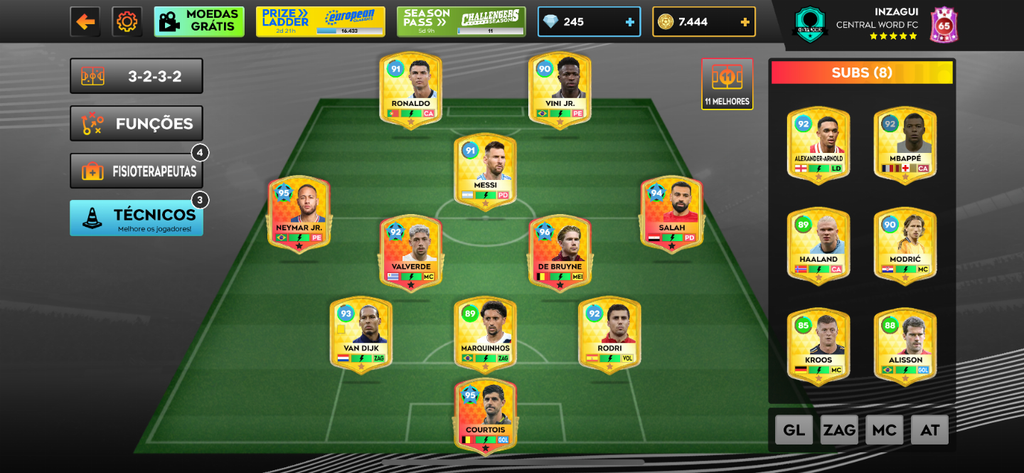Add more coins with the plus button
Image resolution: width=1024 pixels, height=473 pixels.
pyautogui.click(x=744, y=22)
